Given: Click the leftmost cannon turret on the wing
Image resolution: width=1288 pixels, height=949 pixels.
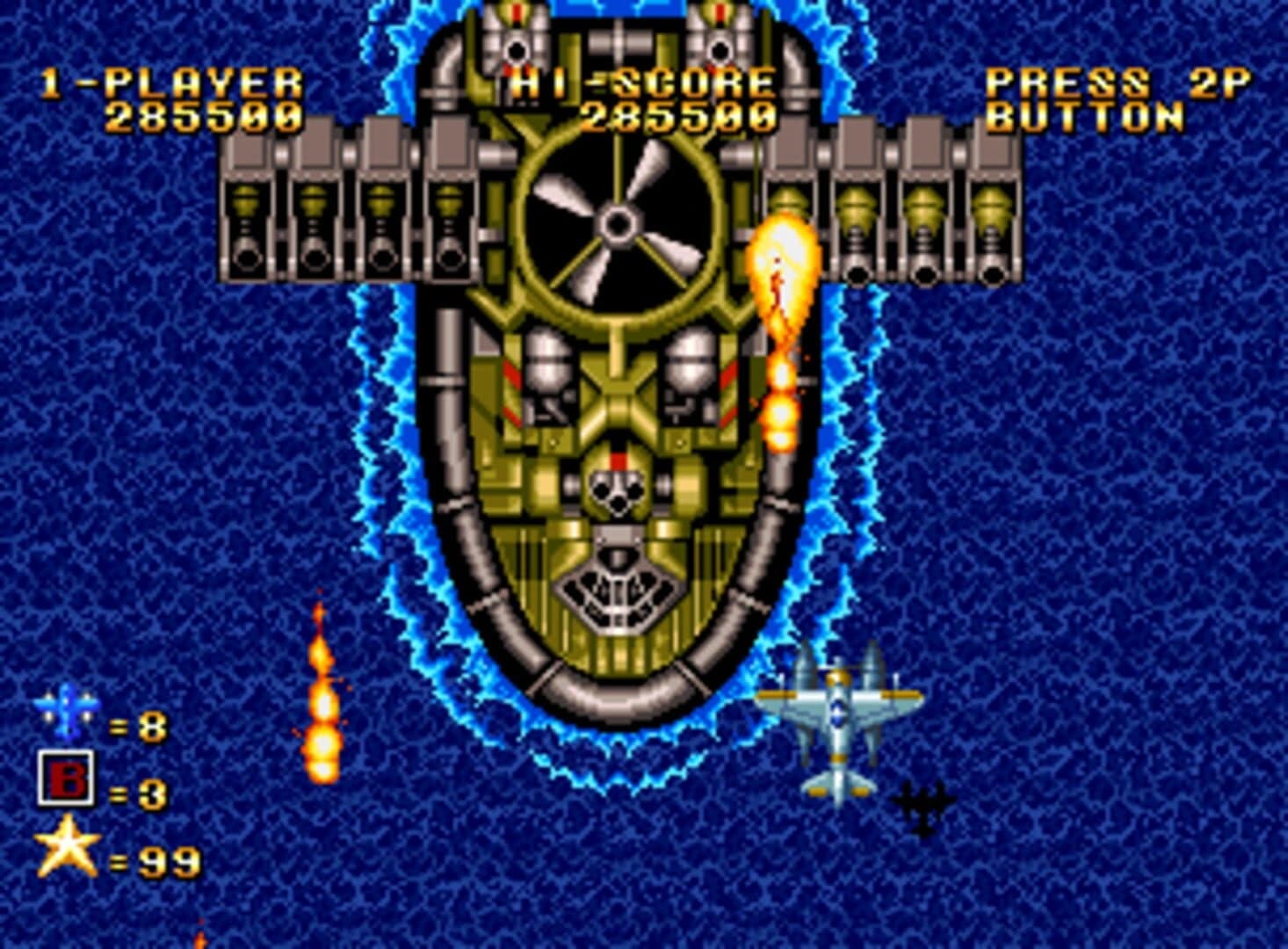Looking at the screenshot, I should (249, 220).
